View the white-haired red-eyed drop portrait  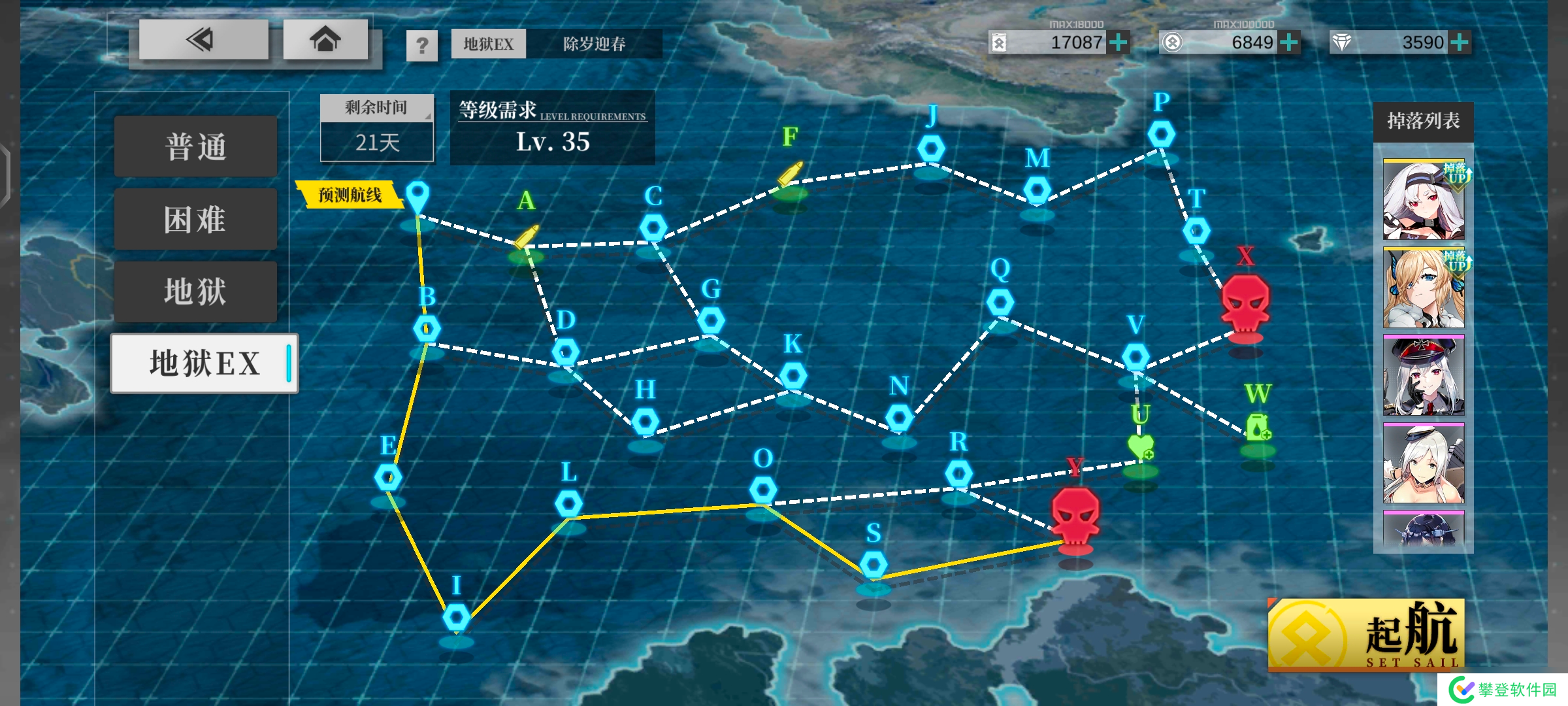1424,200
